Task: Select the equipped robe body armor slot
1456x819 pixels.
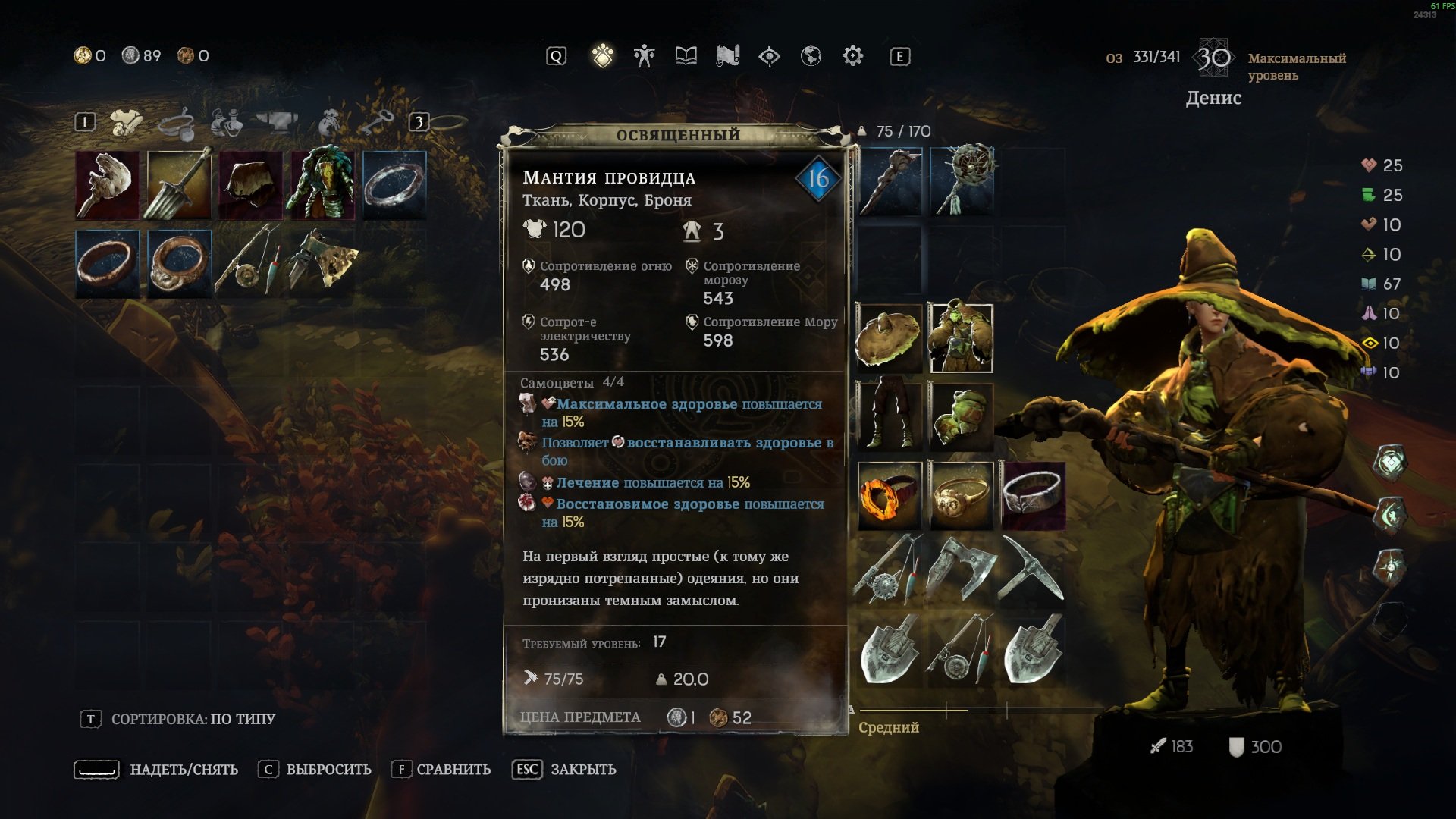Action: tap(961, 337)
